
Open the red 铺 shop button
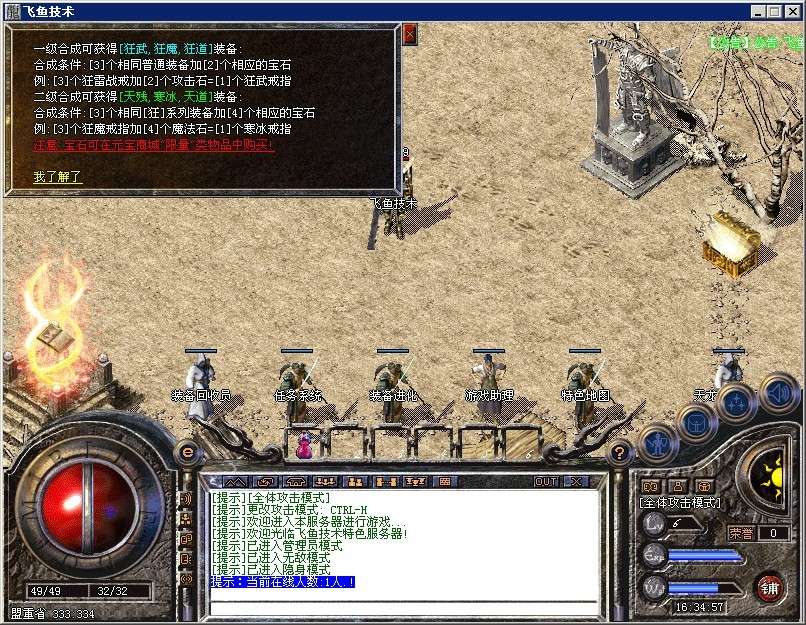coord(769,586)
